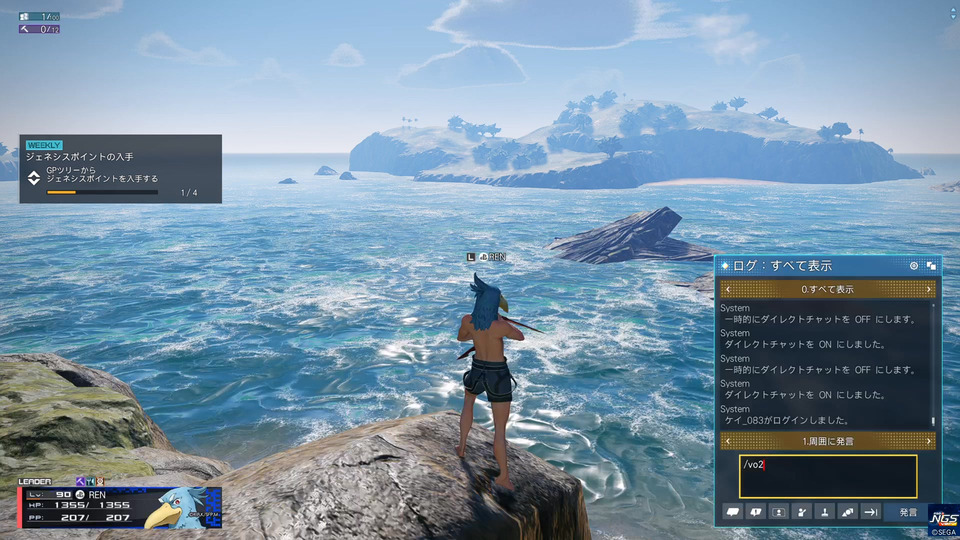This screenshot has height=540, width=960.
Task: Change chat channel with left arrow
Action: [x=727, y=441]
